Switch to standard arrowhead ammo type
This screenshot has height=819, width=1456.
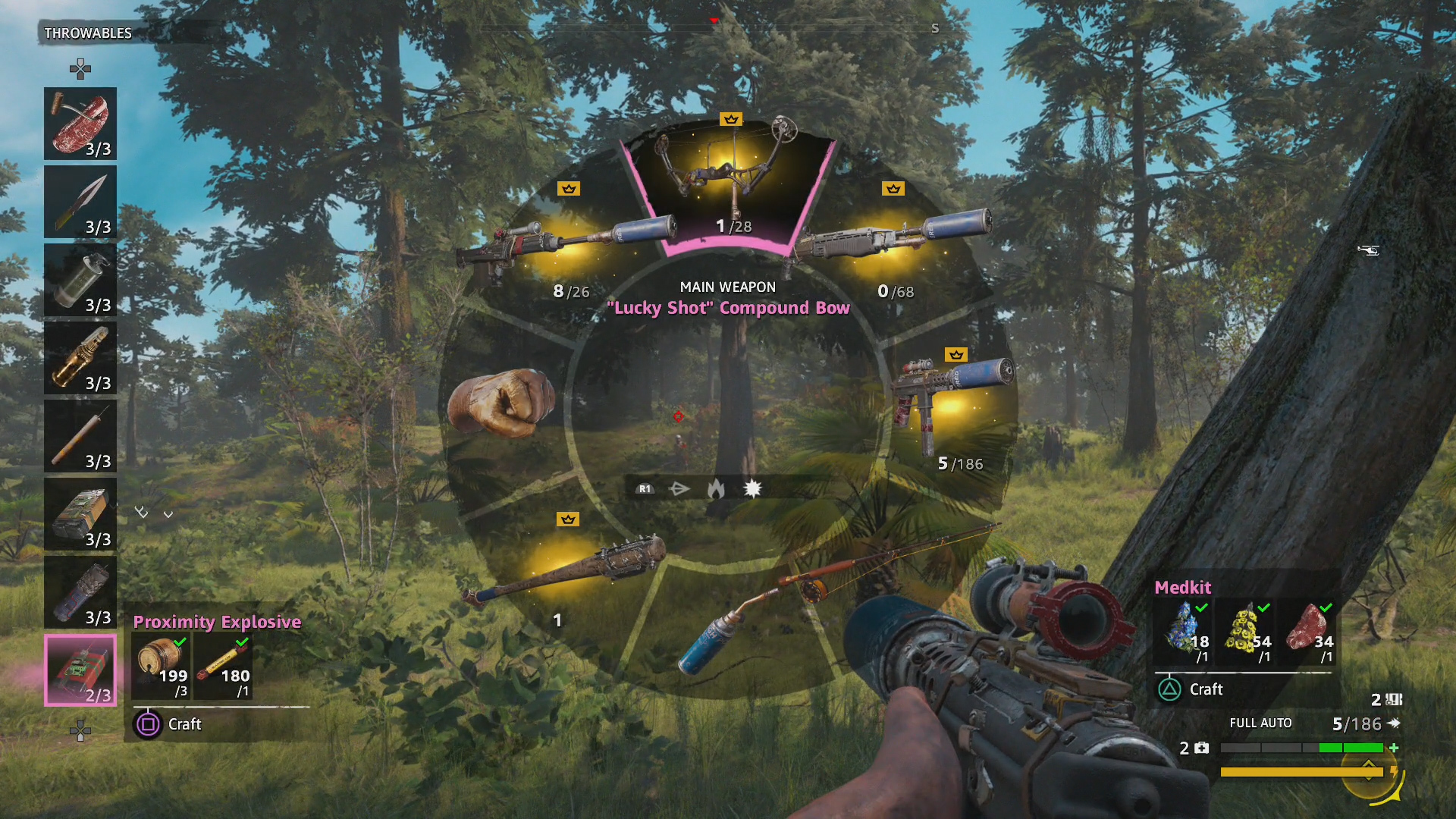point(679,489)
